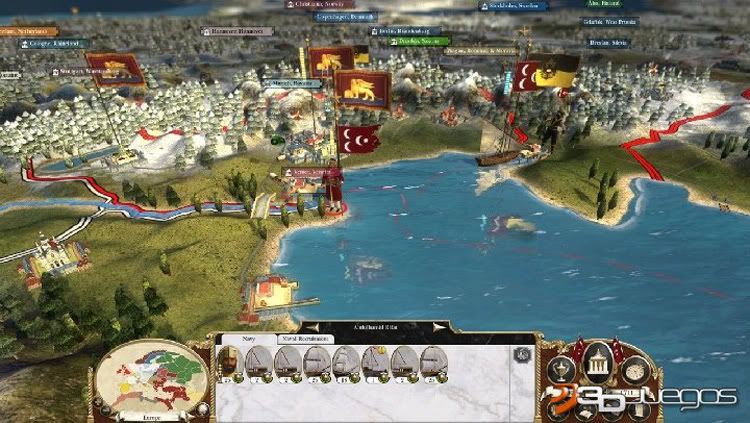The width and height of the screenshot is (750, 423).
Task: Click the small square button right of ship cards
Action: click(x=520, y=354)
